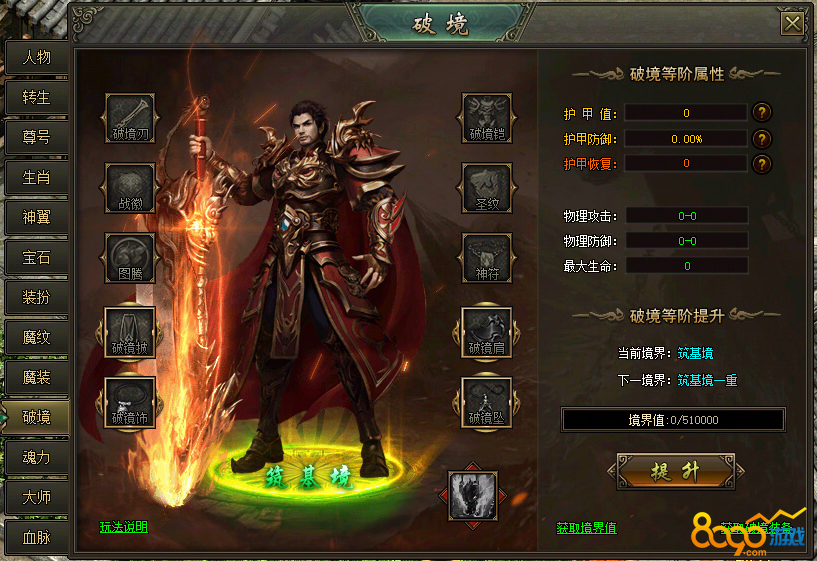Open the 获取境界值 link
Viewport: 817px width, 561px height.
point(586,528)
